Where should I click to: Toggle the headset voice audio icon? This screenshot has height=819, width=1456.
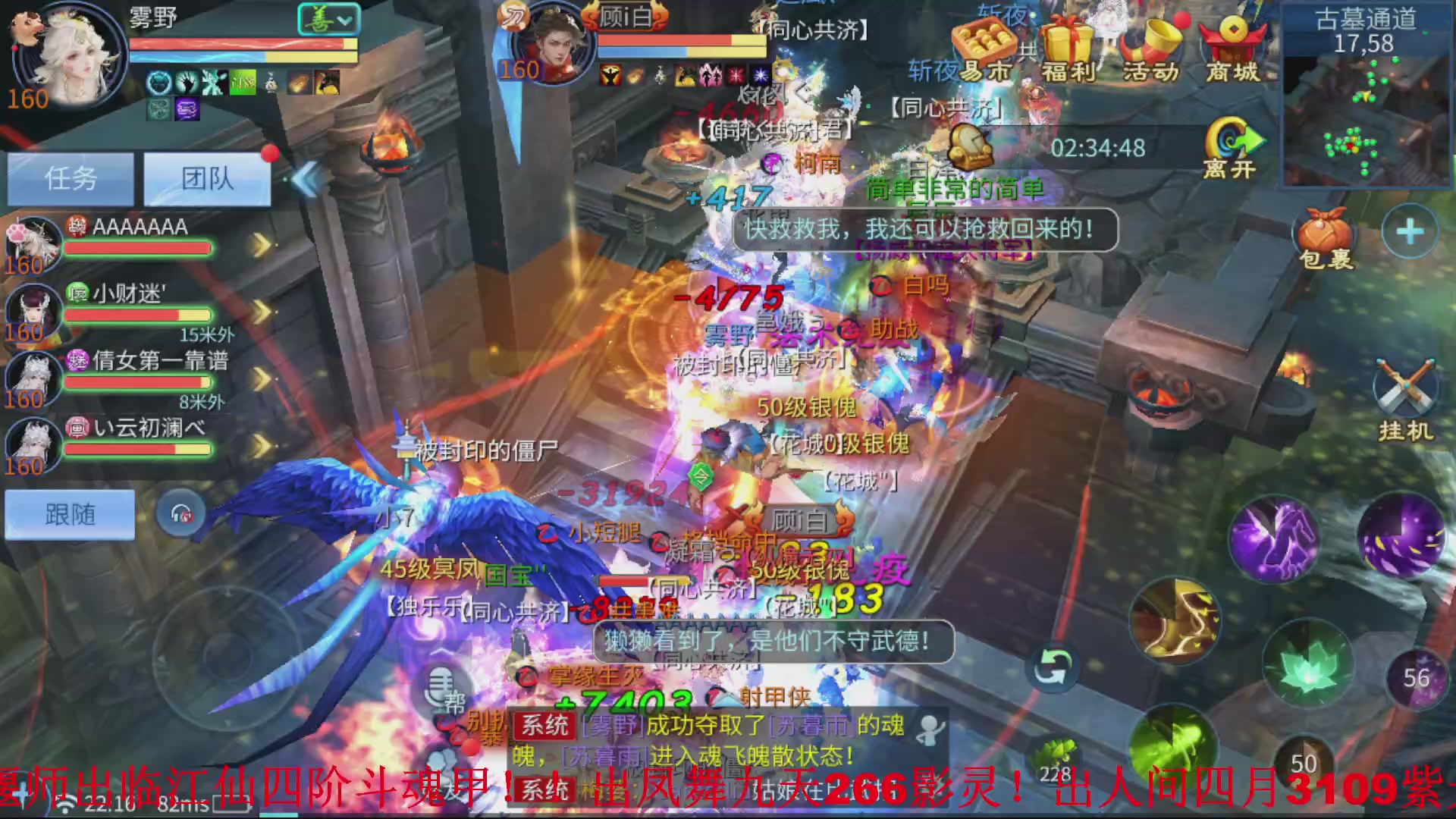180,513
